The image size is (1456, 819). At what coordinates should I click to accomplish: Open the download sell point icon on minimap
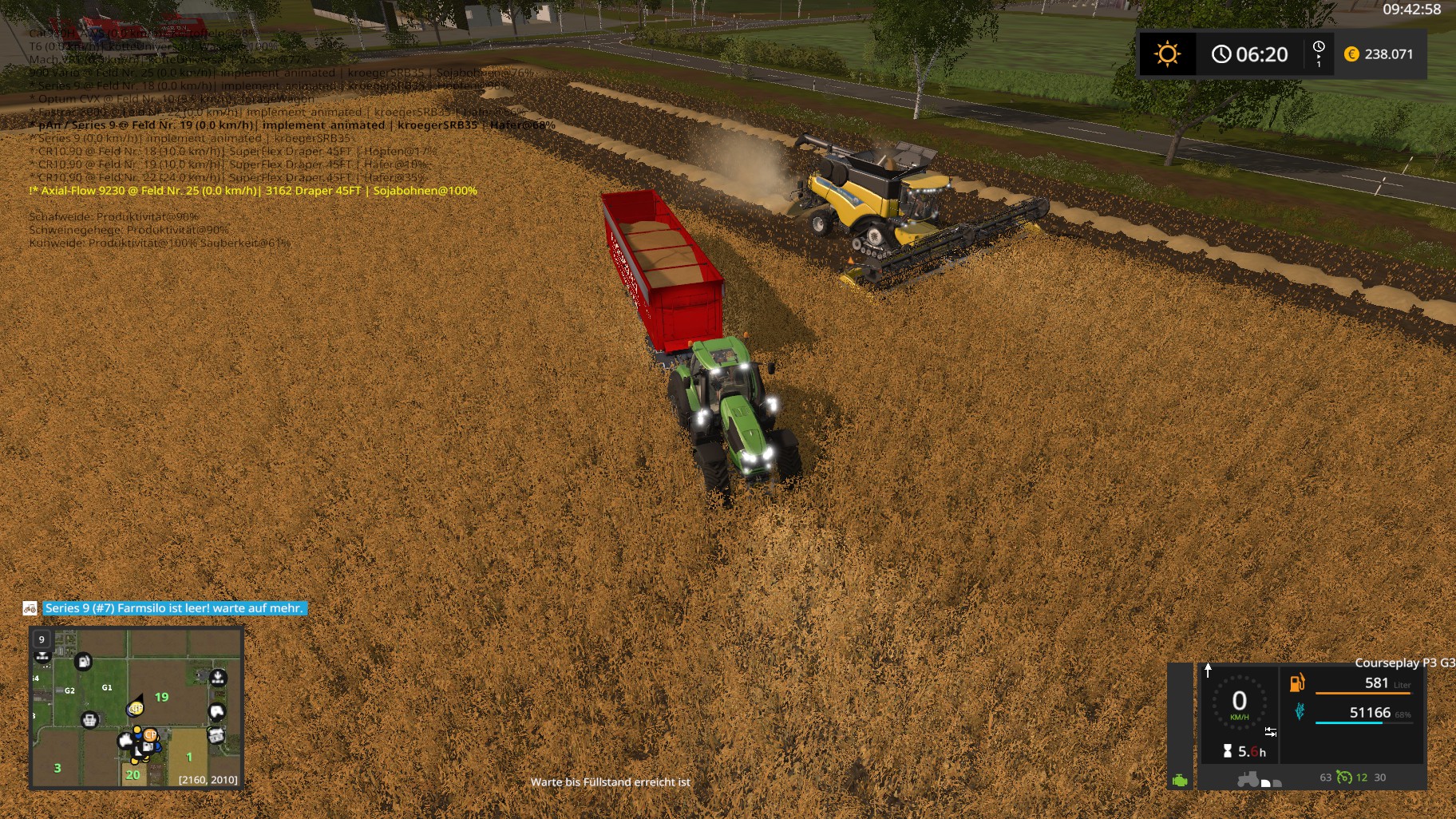217,678
